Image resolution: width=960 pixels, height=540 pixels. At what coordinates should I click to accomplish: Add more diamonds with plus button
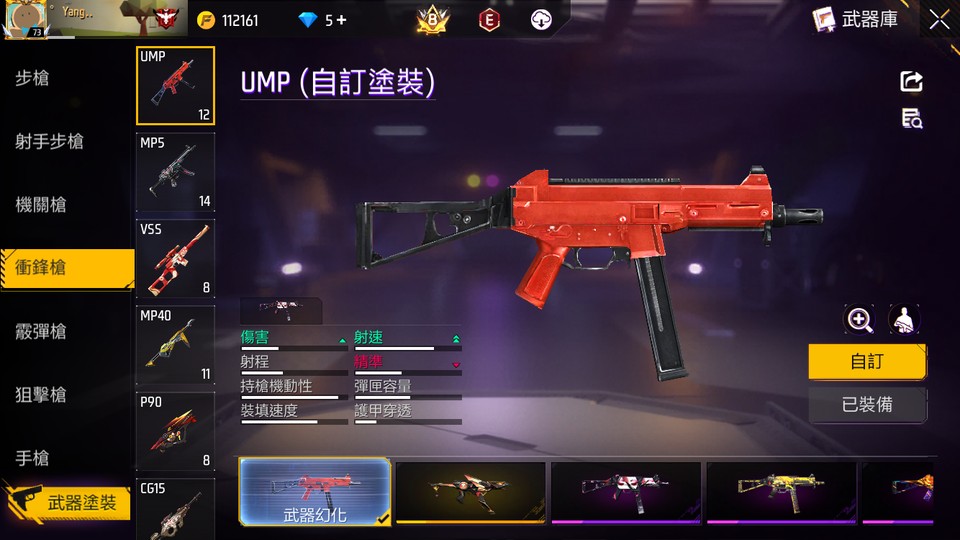(342, 20)
